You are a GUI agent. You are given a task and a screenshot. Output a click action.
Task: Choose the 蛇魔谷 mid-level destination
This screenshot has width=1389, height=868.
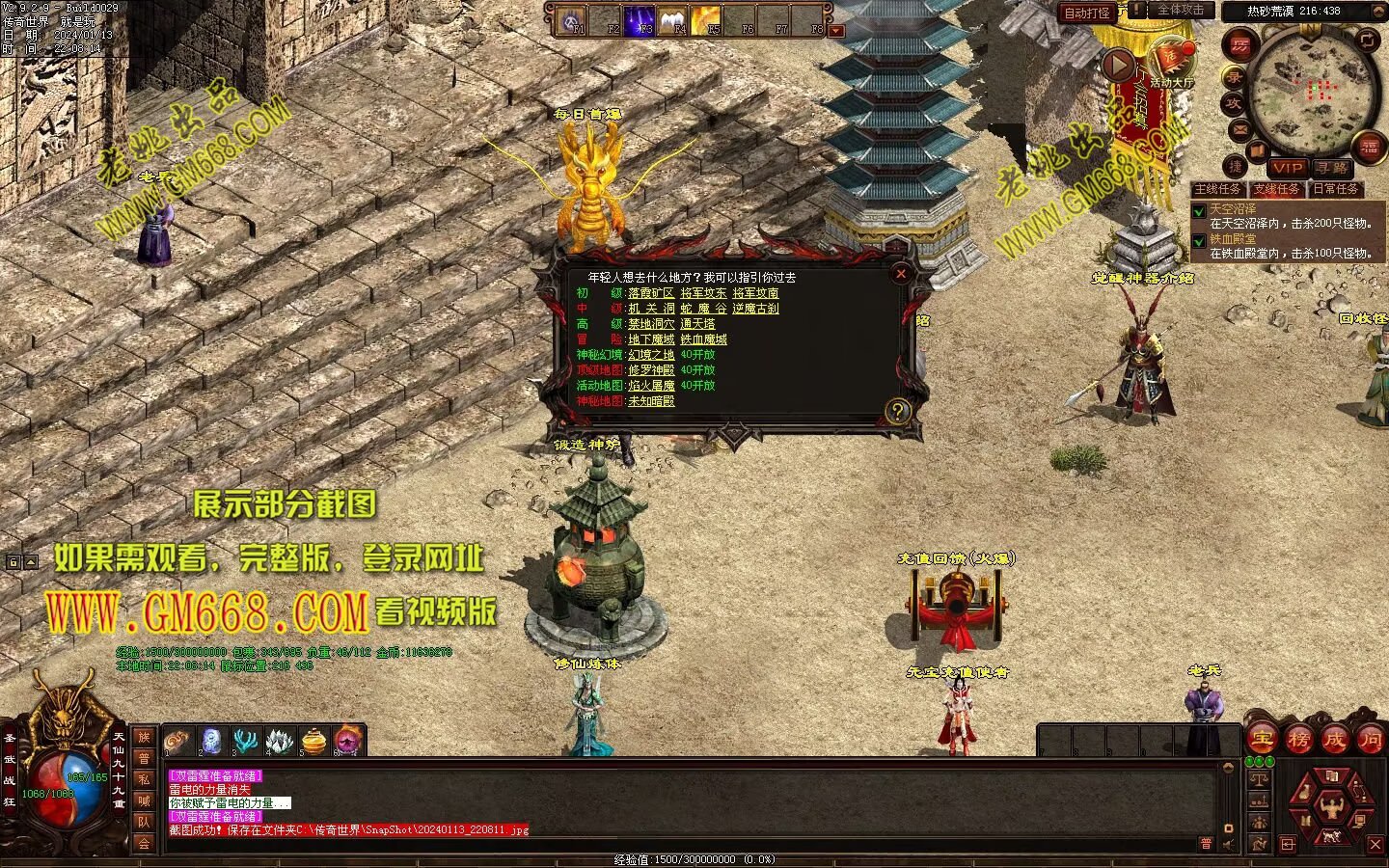coord(703,309)
